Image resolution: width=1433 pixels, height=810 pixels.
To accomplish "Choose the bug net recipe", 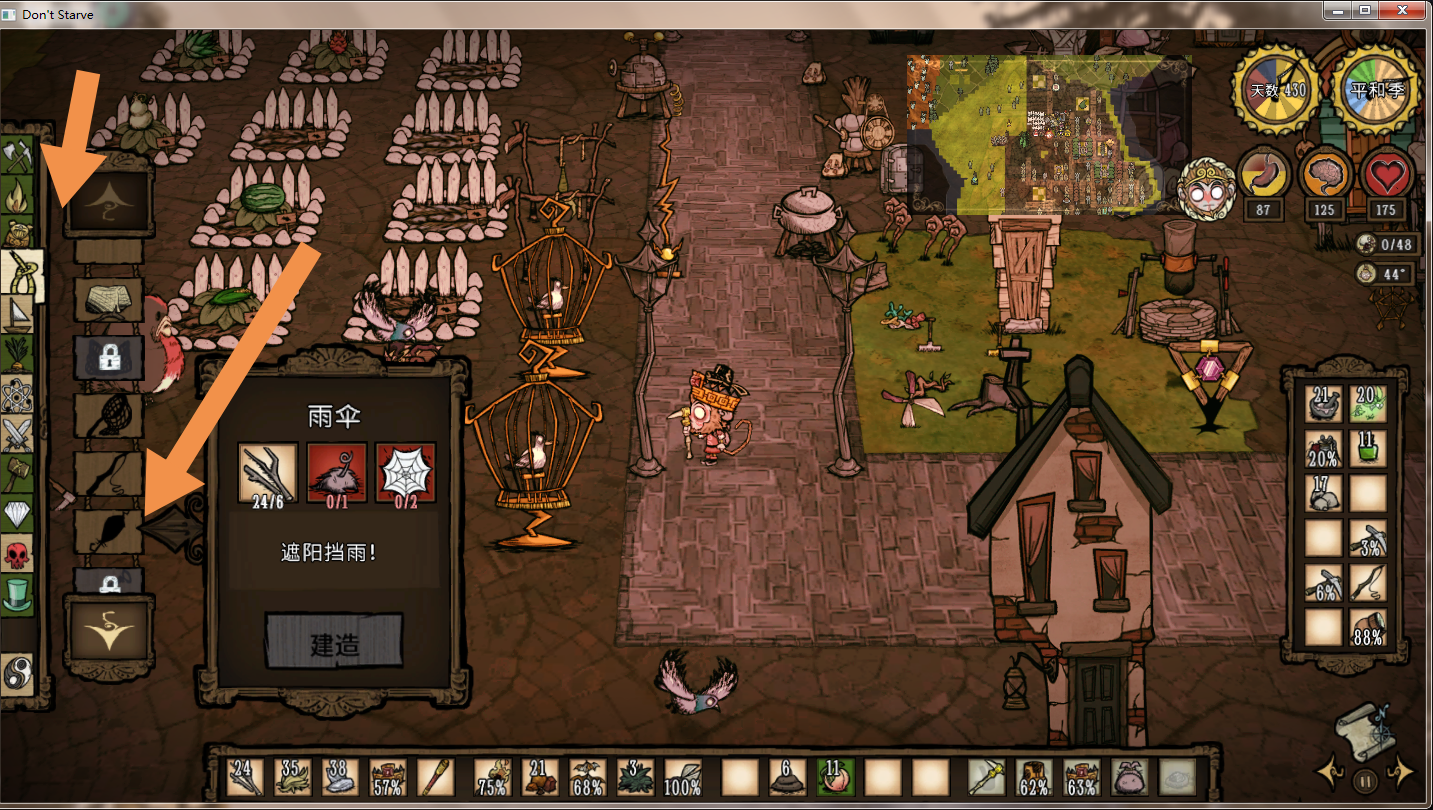I will [x=107, y=411].
